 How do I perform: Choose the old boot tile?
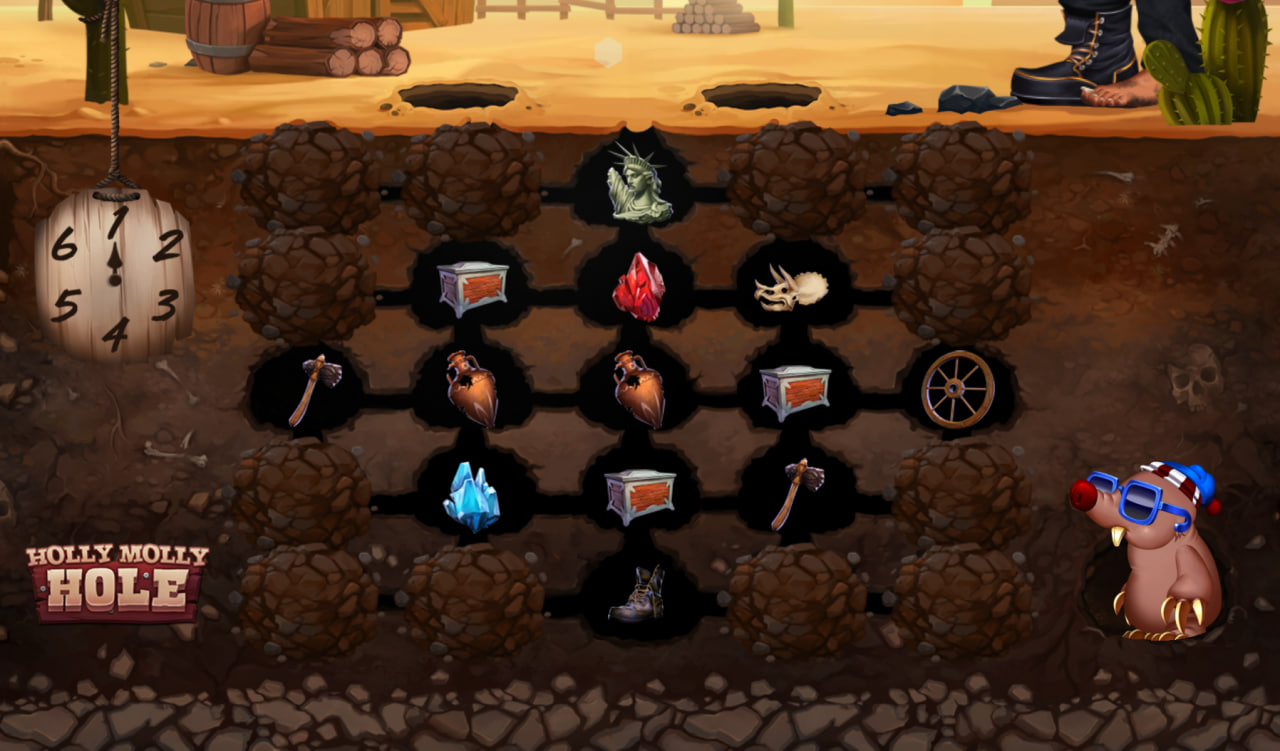[637, 595]
